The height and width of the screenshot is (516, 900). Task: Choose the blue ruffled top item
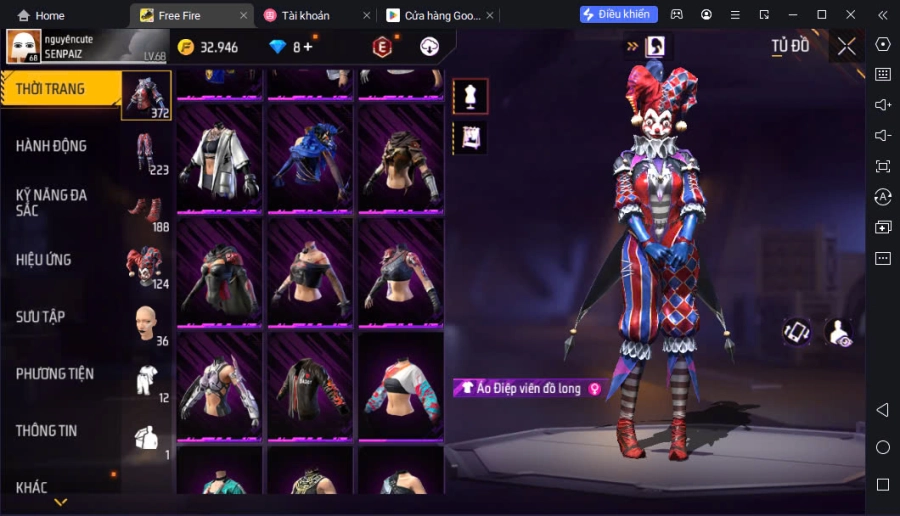(310, 160)
